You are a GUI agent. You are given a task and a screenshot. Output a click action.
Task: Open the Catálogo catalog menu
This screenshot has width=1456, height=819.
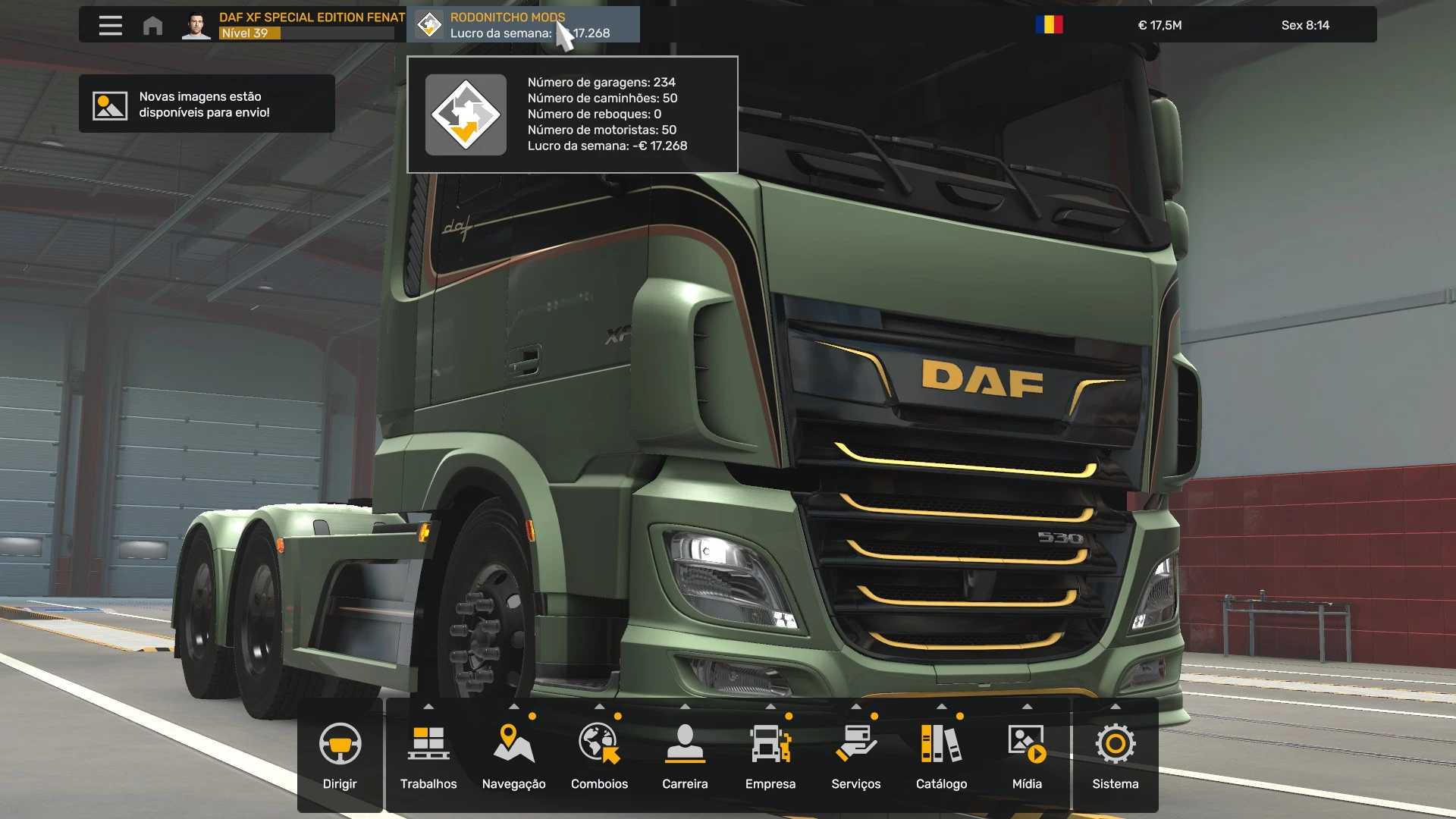(941, 755)
